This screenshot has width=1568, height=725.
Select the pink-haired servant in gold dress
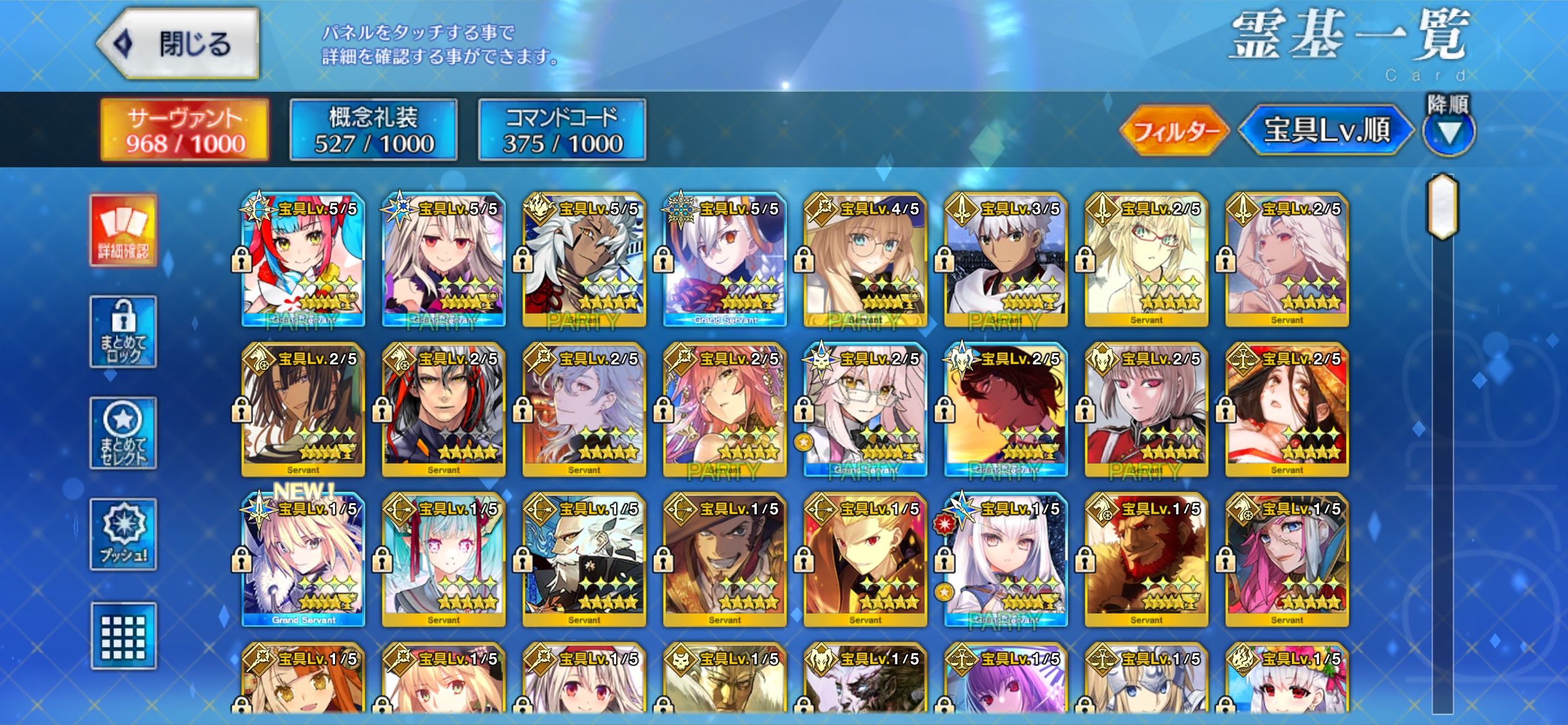[x=724, y=410]
